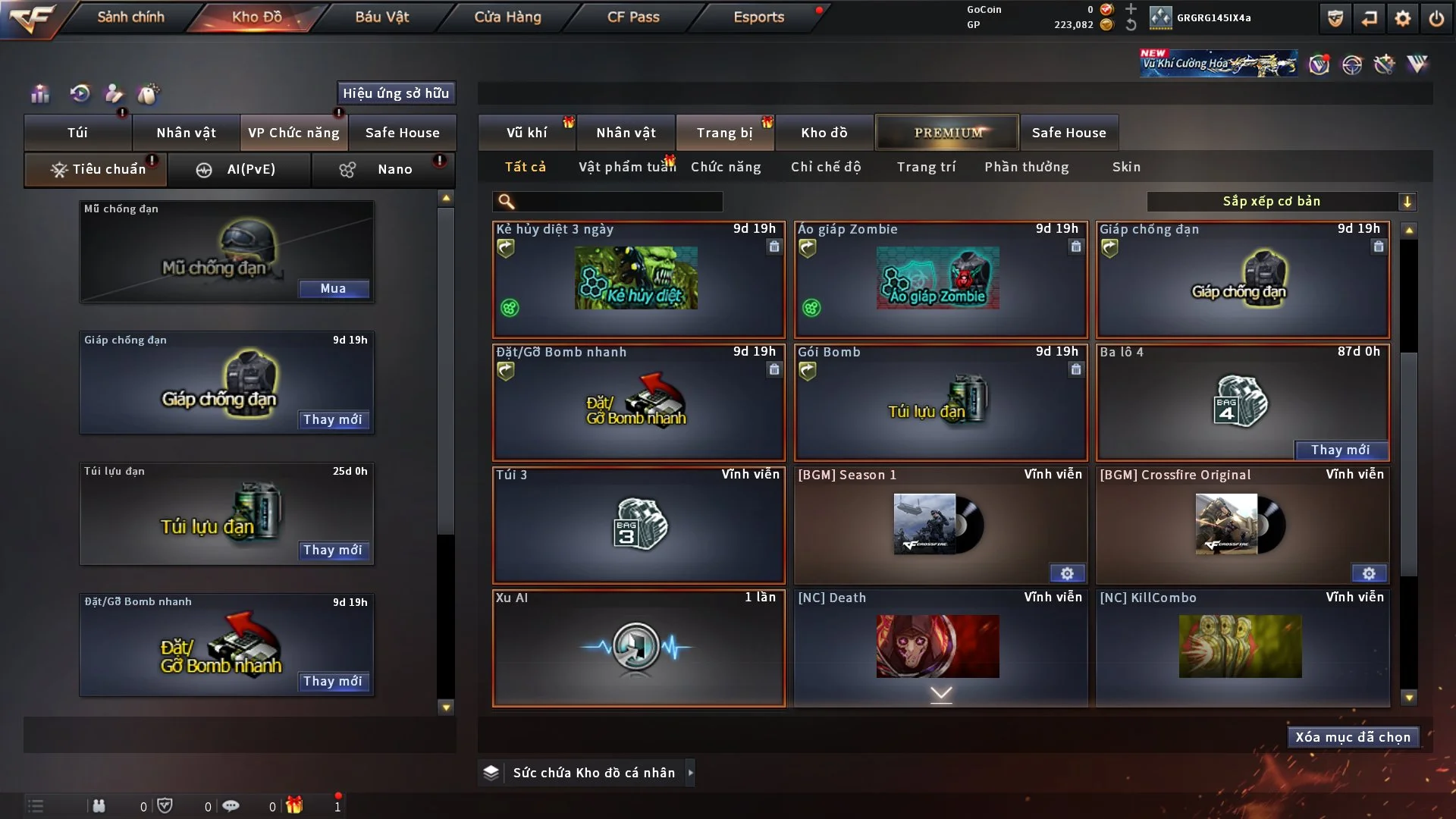Choose the Xu AI item slot

[x=639, y=648]
